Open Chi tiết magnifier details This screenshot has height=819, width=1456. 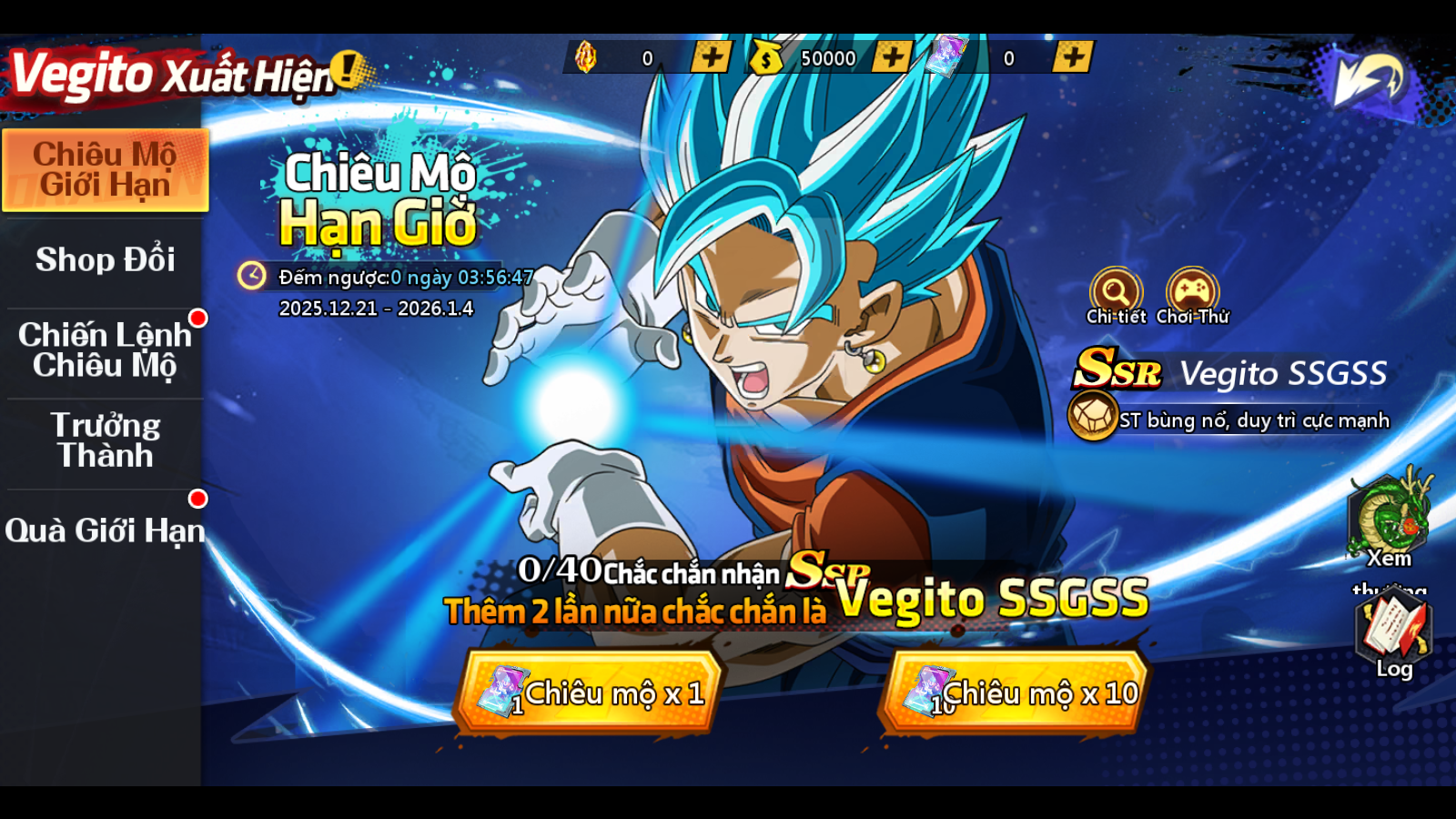(1116, 292)
